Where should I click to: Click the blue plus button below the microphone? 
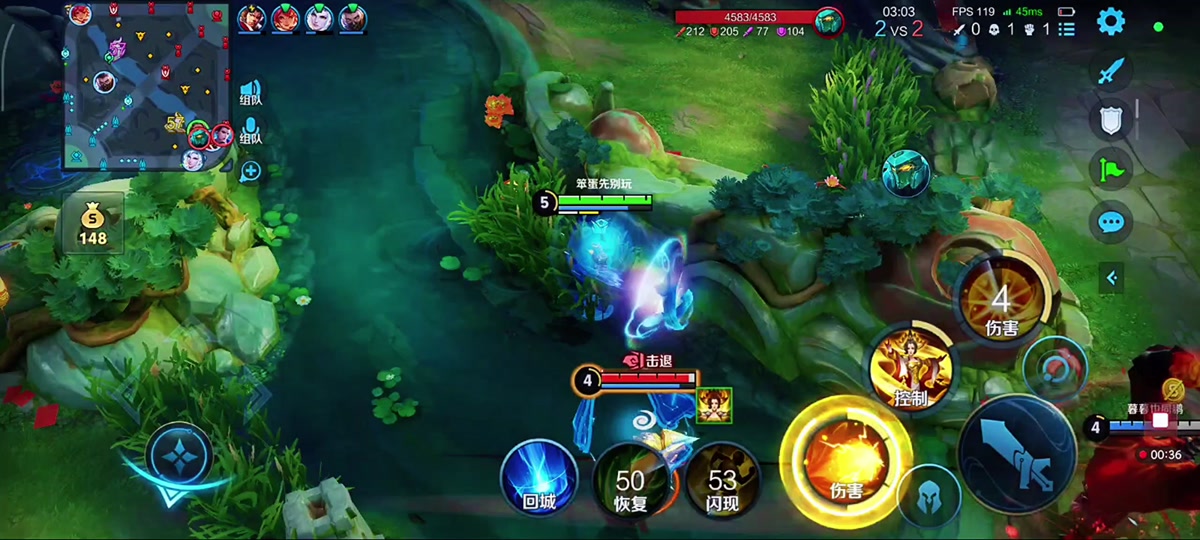tap(250, 171)
